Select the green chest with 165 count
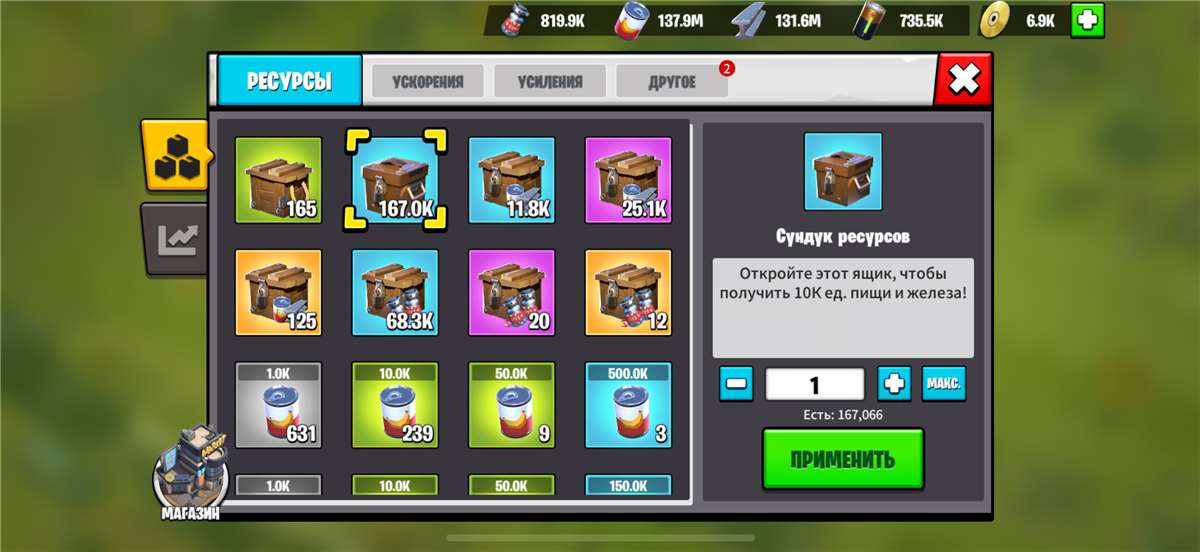The image size is (1200, 552). point(279,180)
